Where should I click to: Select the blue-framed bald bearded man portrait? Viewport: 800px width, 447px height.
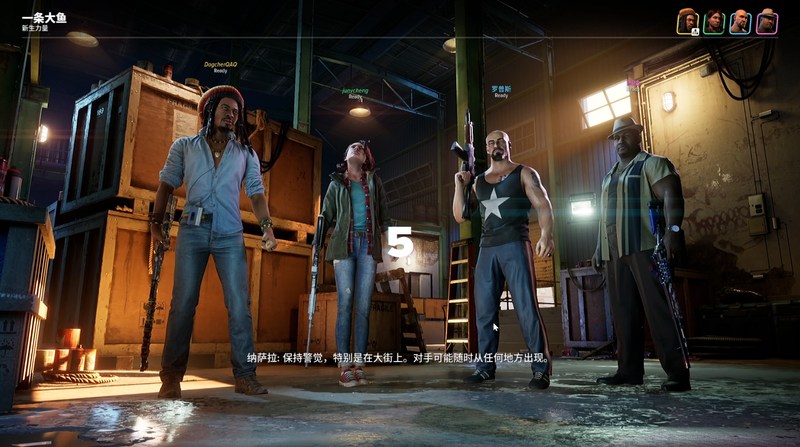coord(740,21)
